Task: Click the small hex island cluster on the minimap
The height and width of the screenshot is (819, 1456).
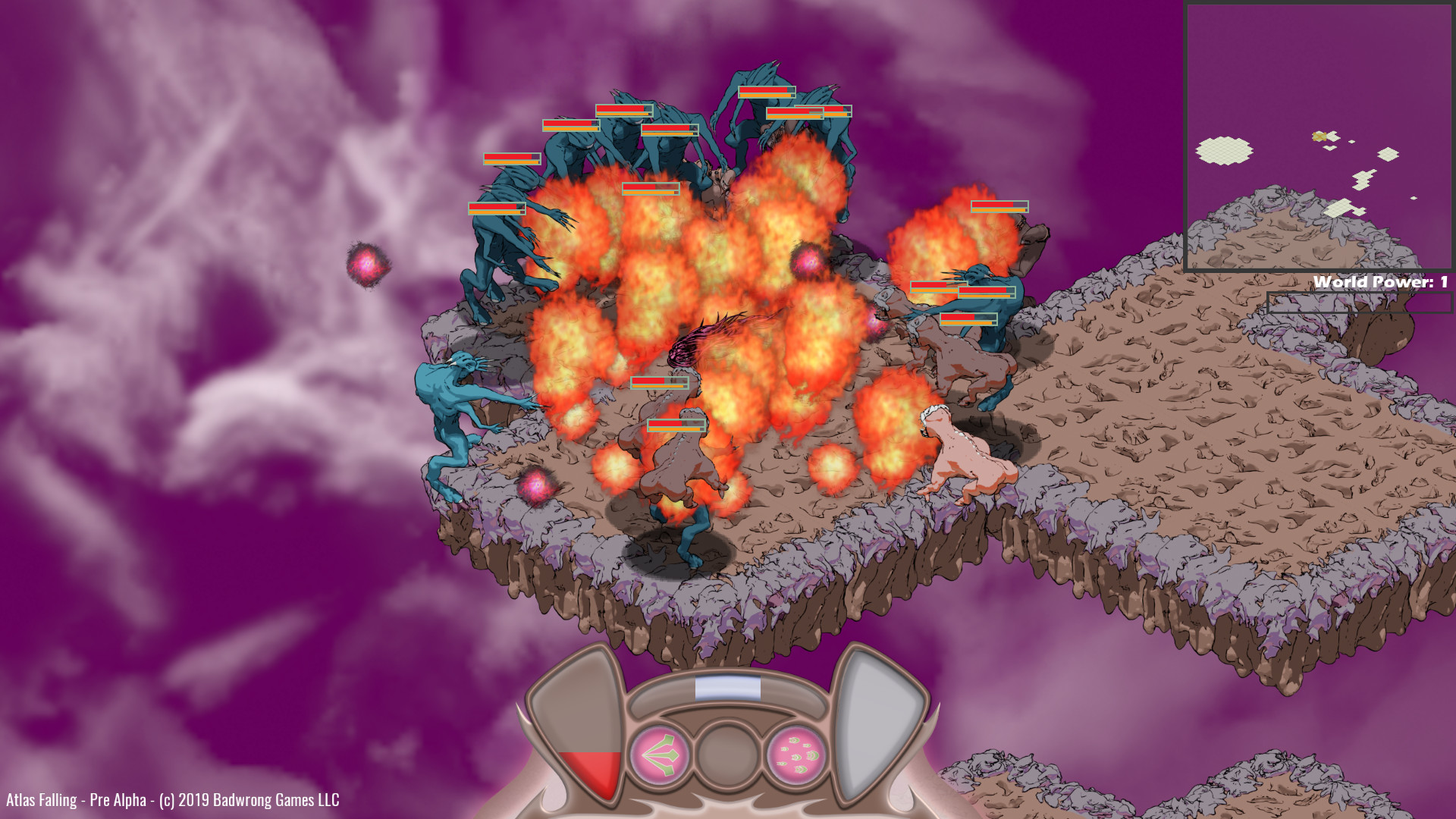Action: click(x=1363, y=180)
